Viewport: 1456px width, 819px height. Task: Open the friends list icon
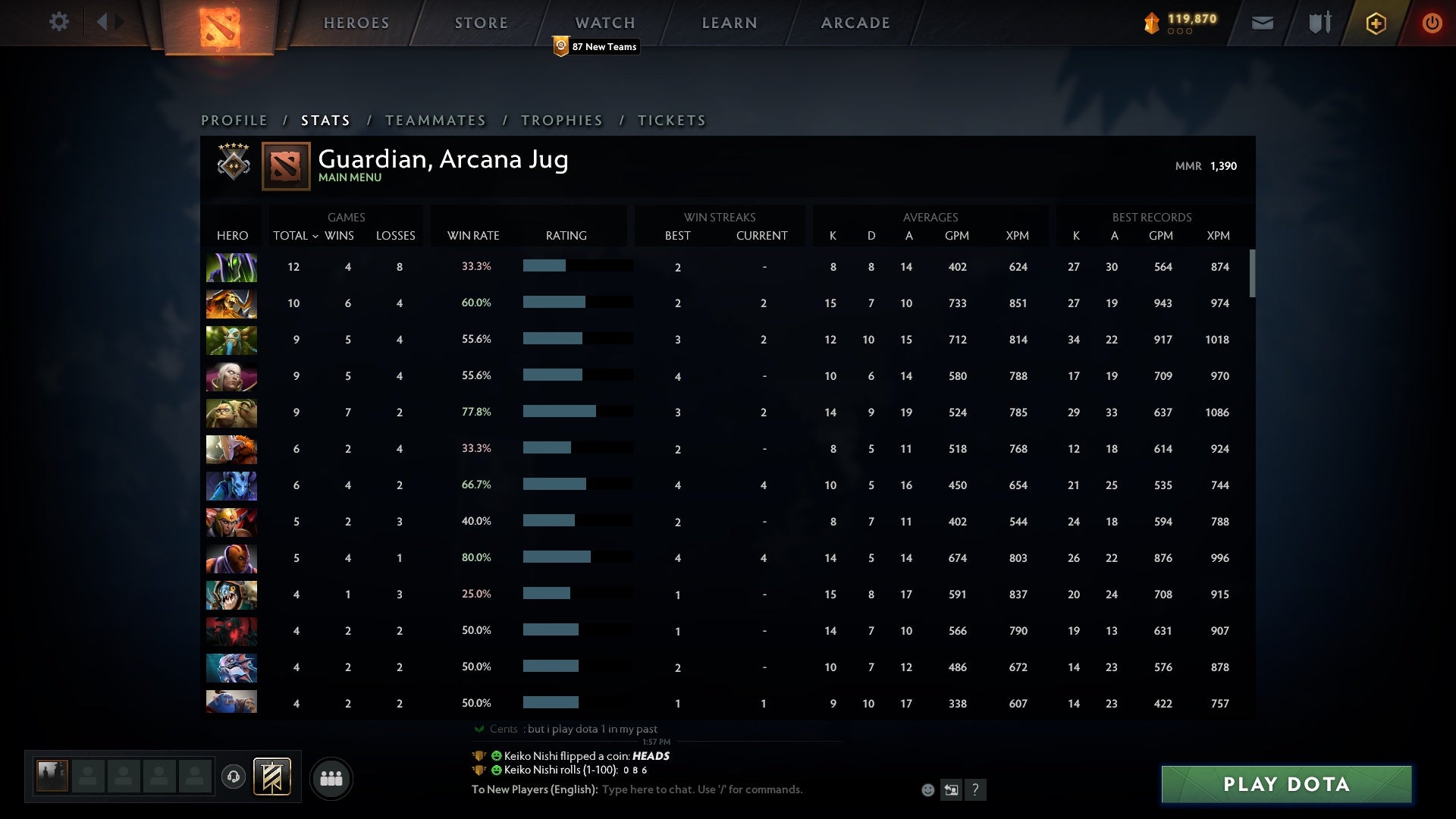332,778
